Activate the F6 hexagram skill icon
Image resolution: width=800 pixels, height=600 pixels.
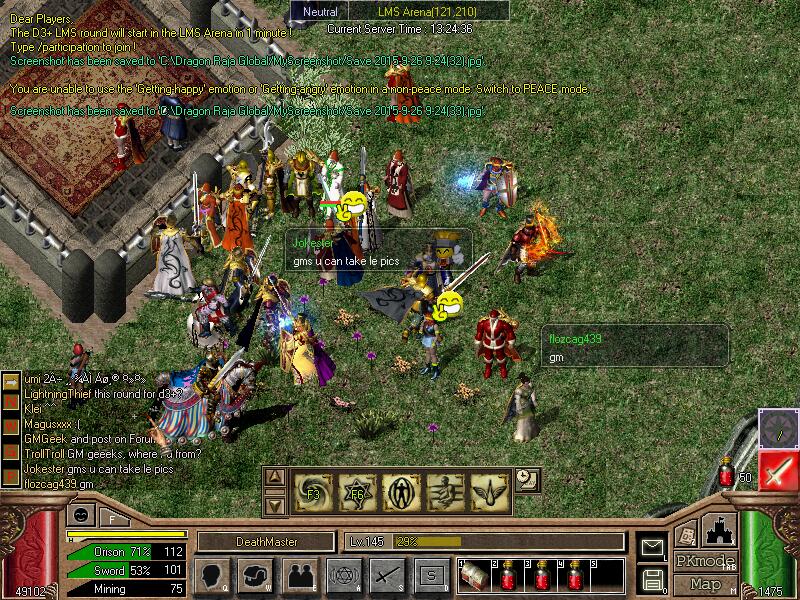coord(357,489)
